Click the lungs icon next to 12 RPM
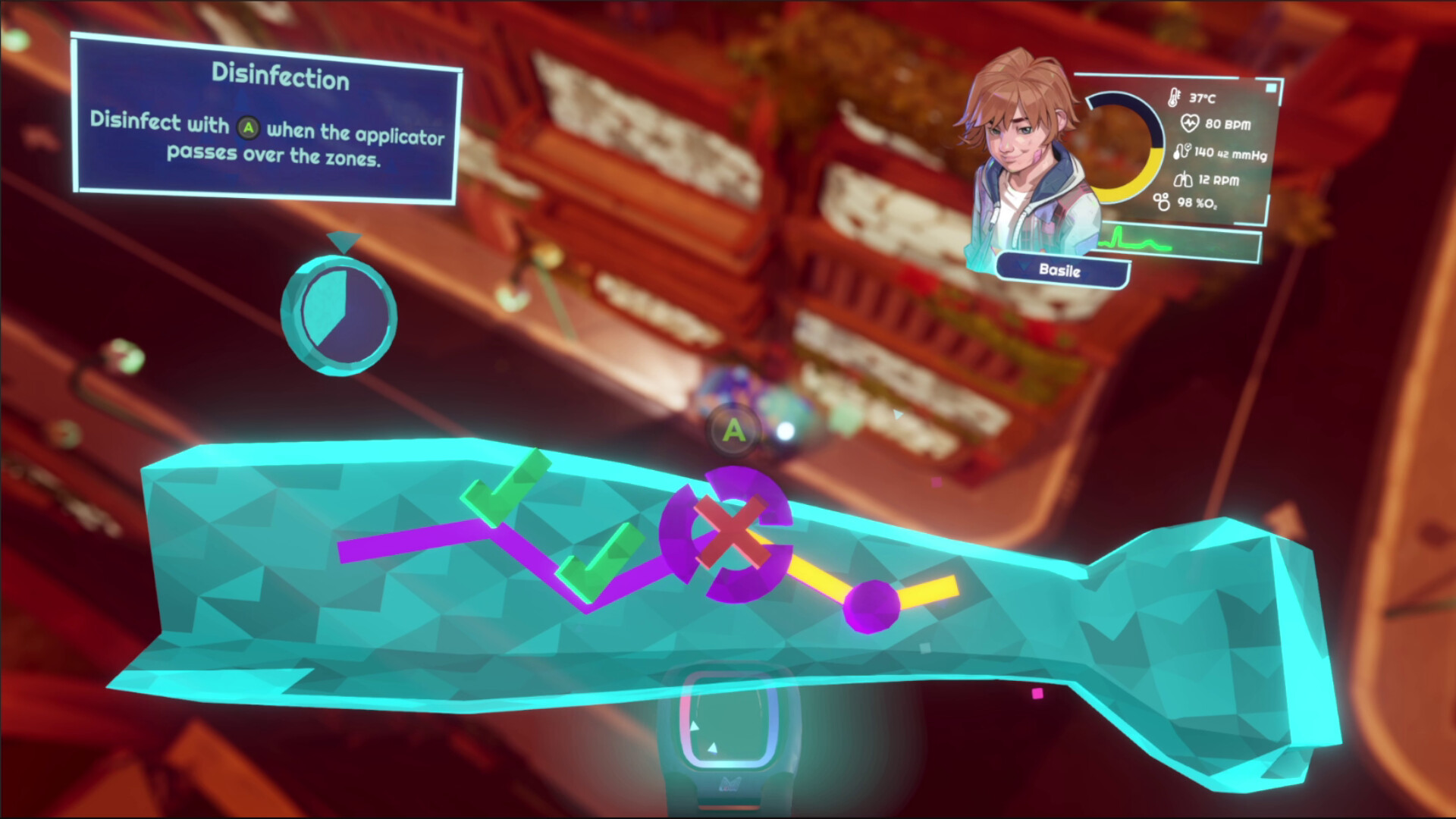 (1183, 180)
